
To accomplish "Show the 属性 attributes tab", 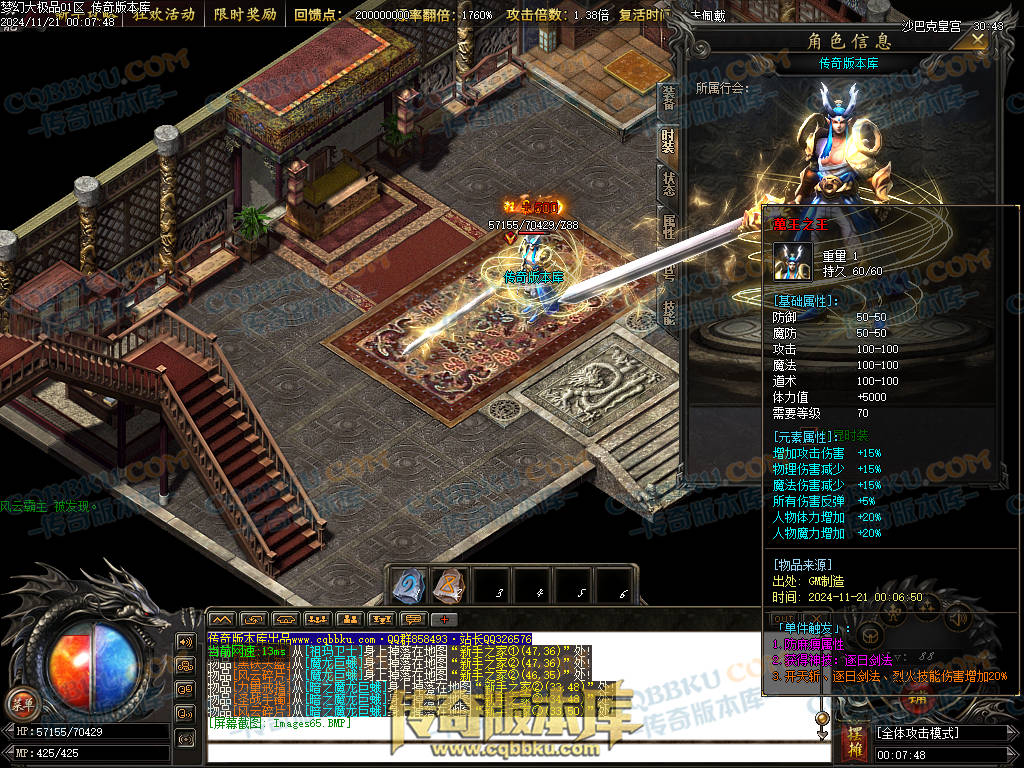I will 668,227.
